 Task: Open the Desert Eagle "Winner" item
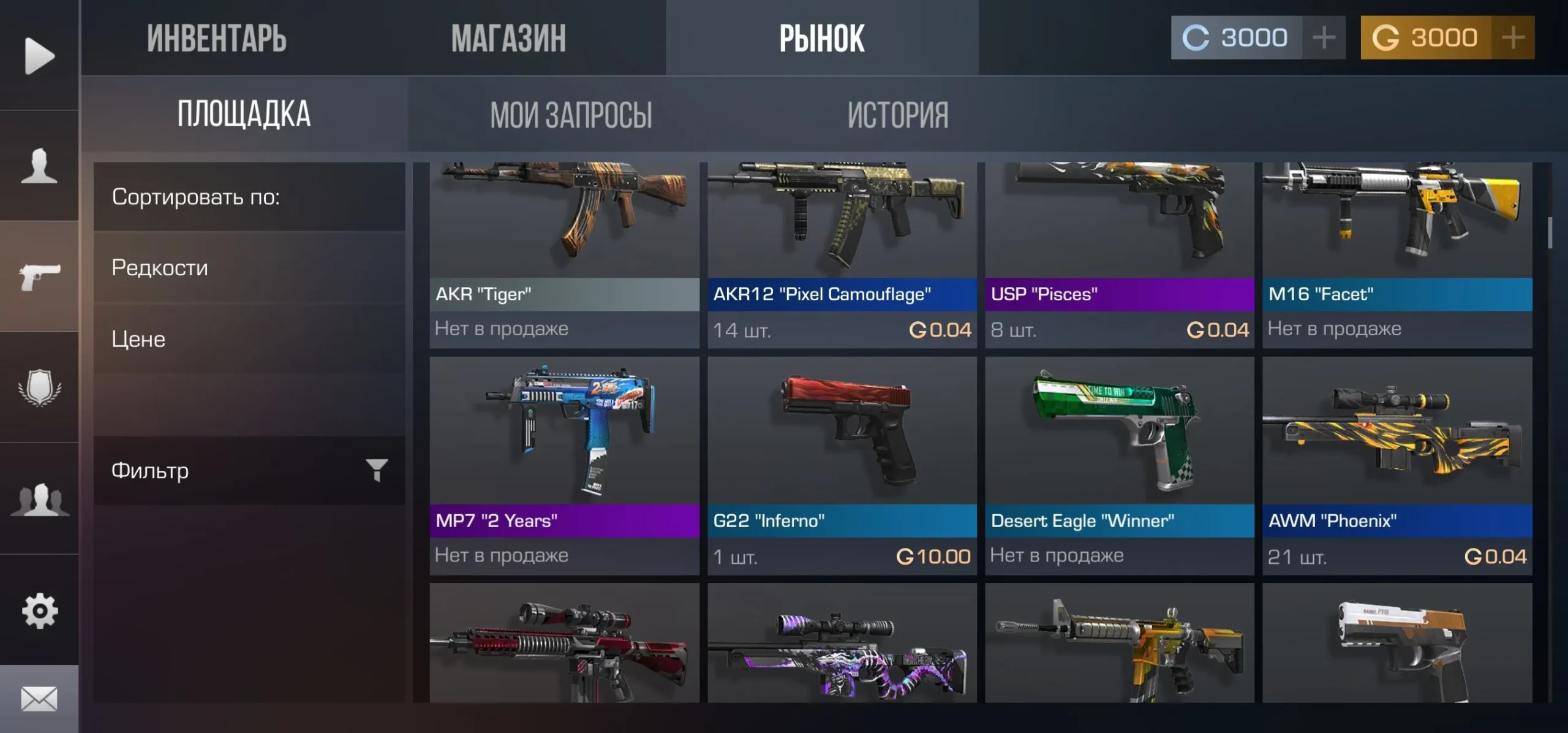tap(1119, 466)
